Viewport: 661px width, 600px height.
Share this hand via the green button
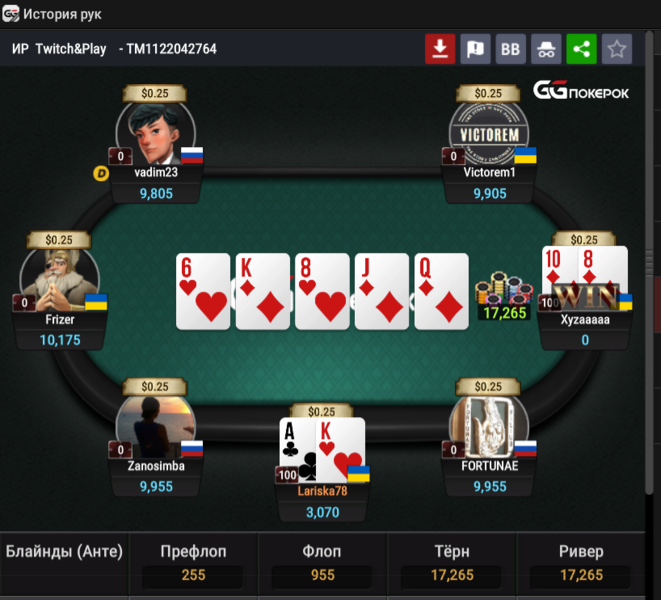(x=581, y=49)
